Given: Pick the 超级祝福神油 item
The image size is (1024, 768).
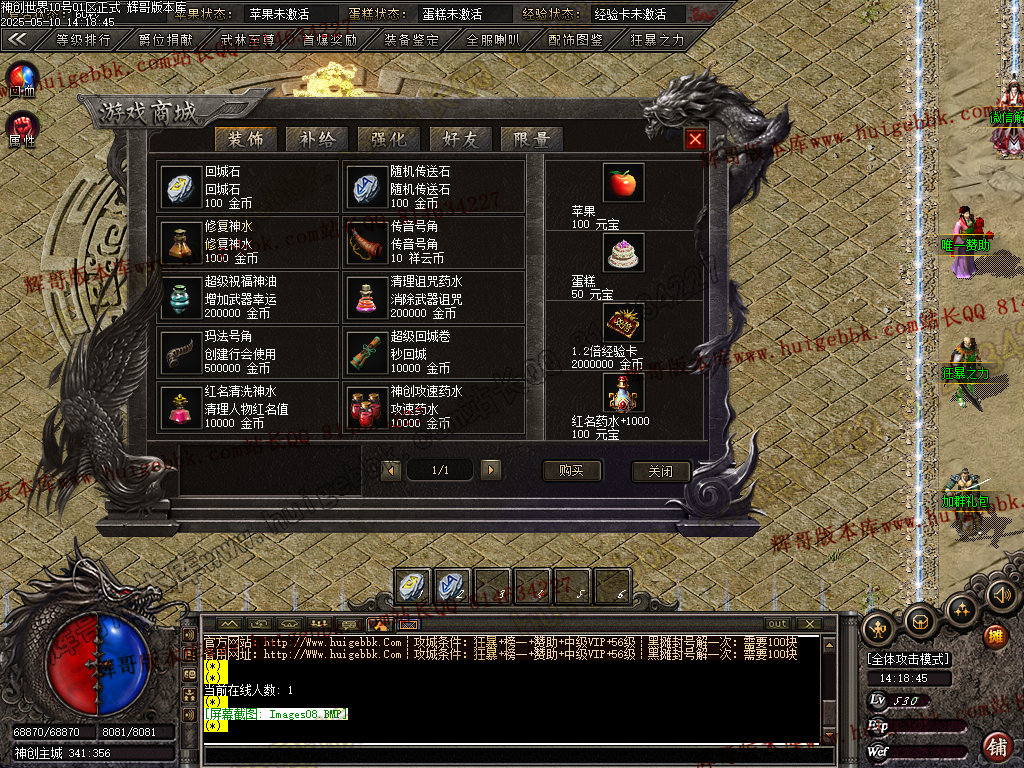Looking at the screenshot, I should point(248,297).
